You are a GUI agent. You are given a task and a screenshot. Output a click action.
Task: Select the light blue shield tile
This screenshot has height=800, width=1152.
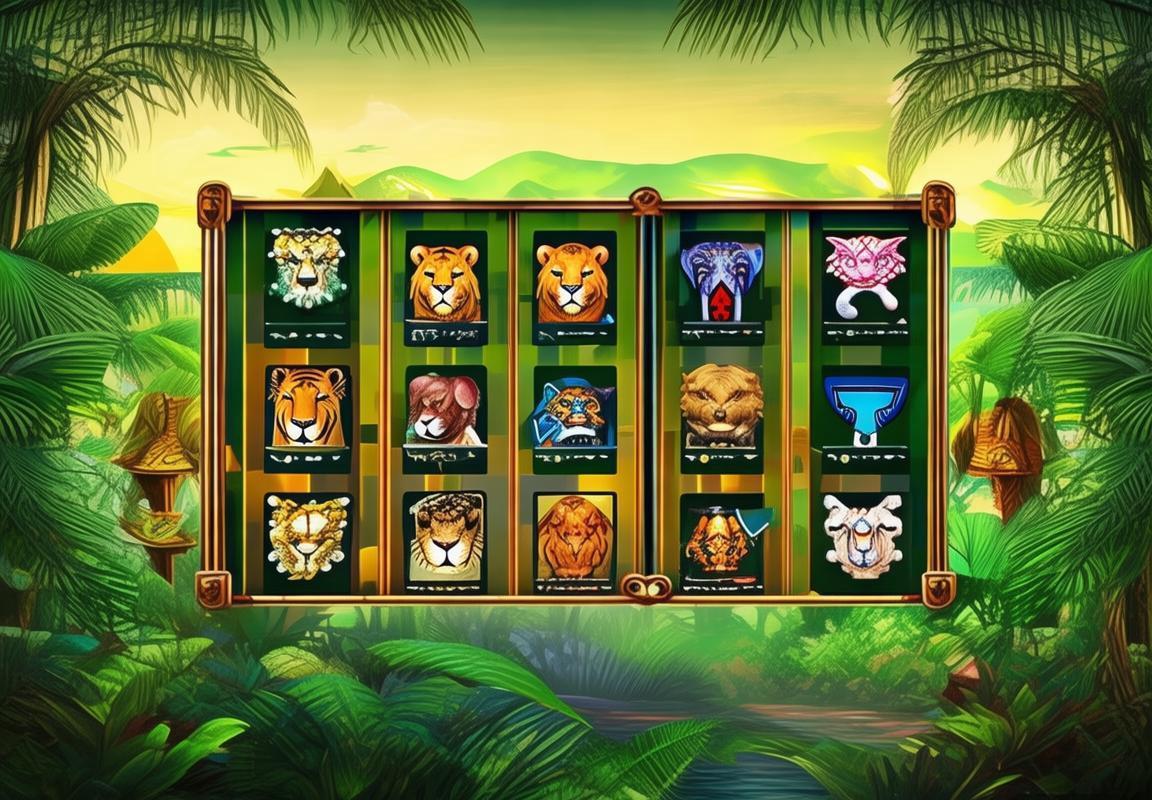tap(865, 405)
